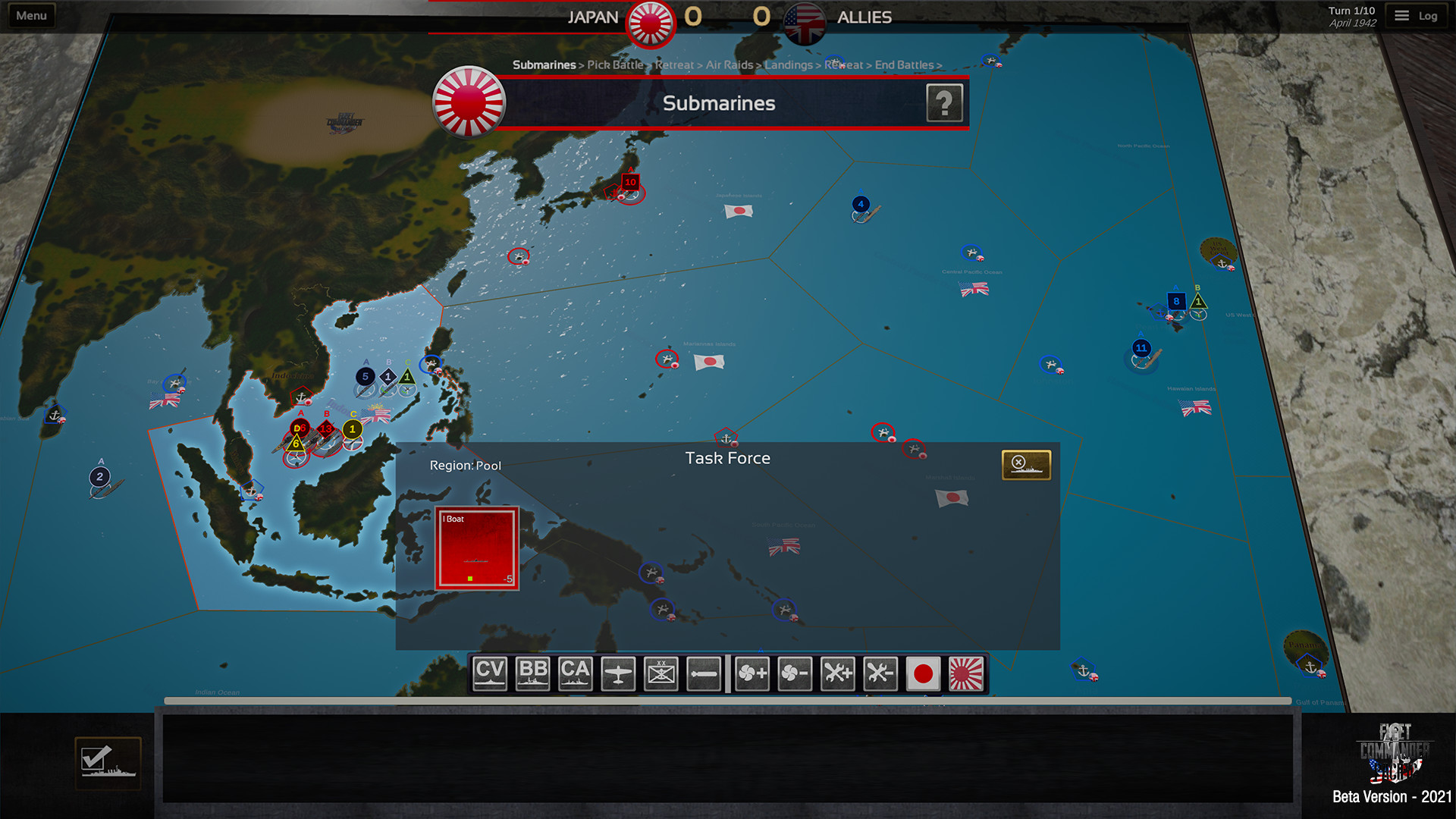The image size is (1456, 819).
Task: Select the CA cruiser filter icon
Action: click(x=576, y=673)
